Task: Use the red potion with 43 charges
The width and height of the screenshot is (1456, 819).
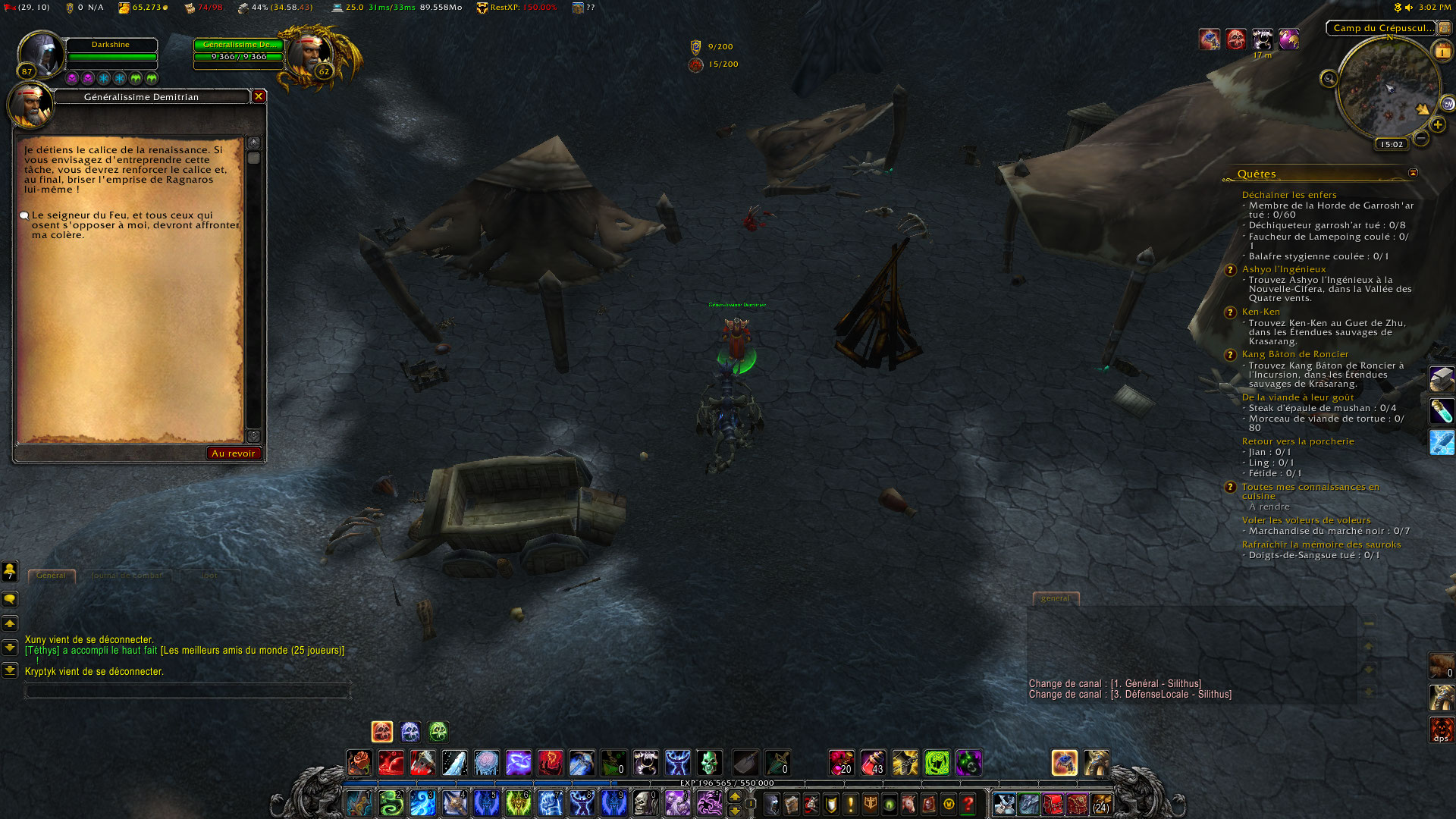Action: (x=873, y=763)
